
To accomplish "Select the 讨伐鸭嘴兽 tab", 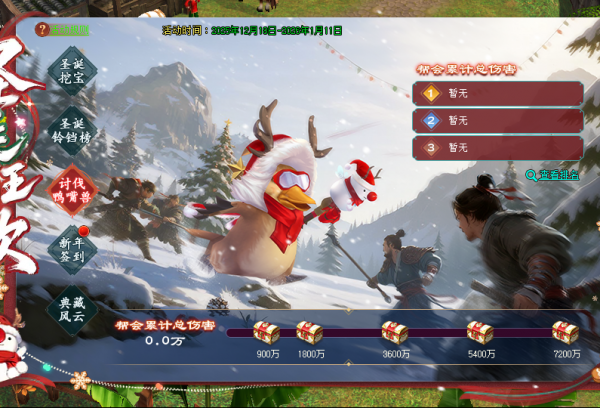I will pyautogui.click(x=72, y=188).
